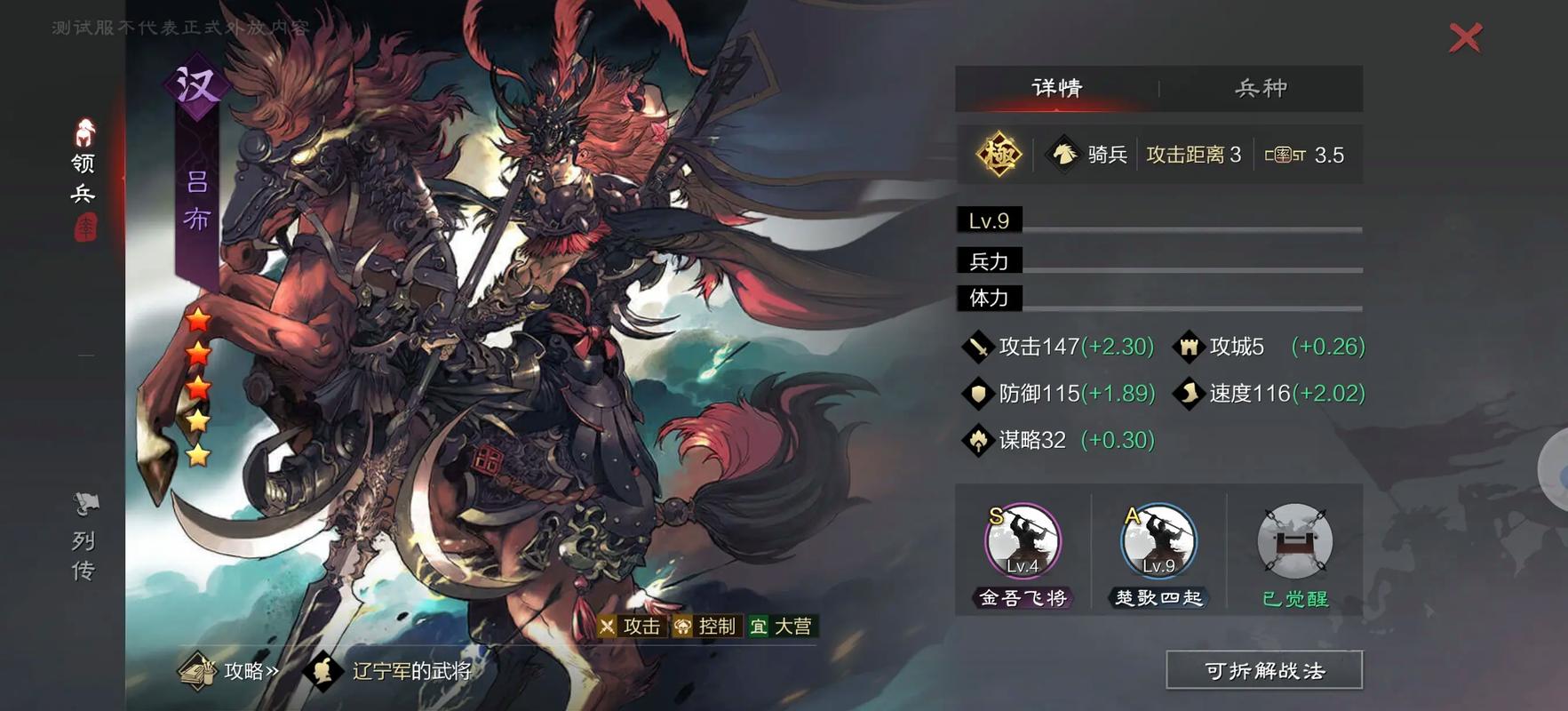Select the 详情 tab
The width and height of the screenshot is (1568, 711).
point(1057,88)
